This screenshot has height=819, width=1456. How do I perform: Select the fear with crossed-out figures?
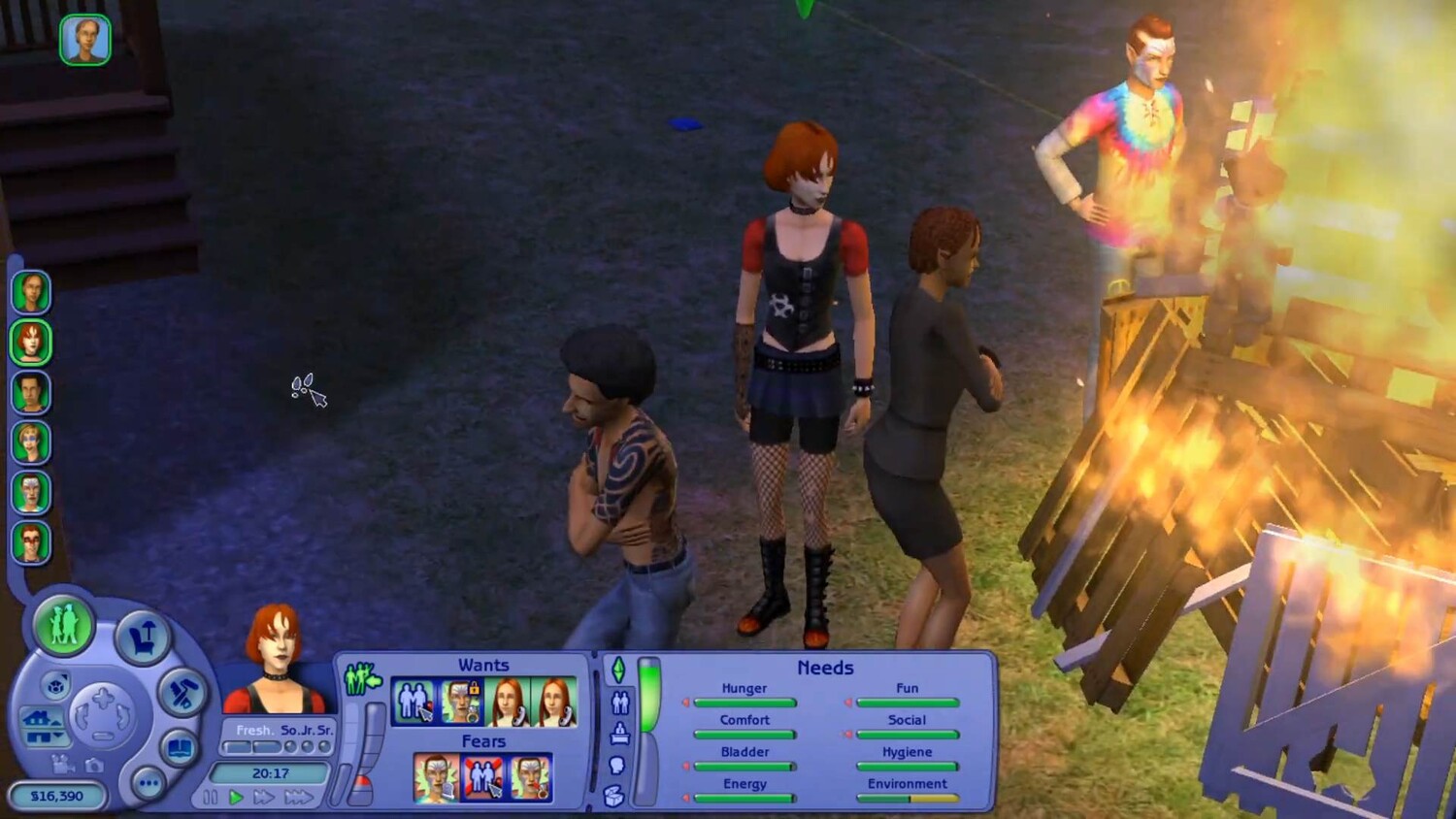pos(482,778)
